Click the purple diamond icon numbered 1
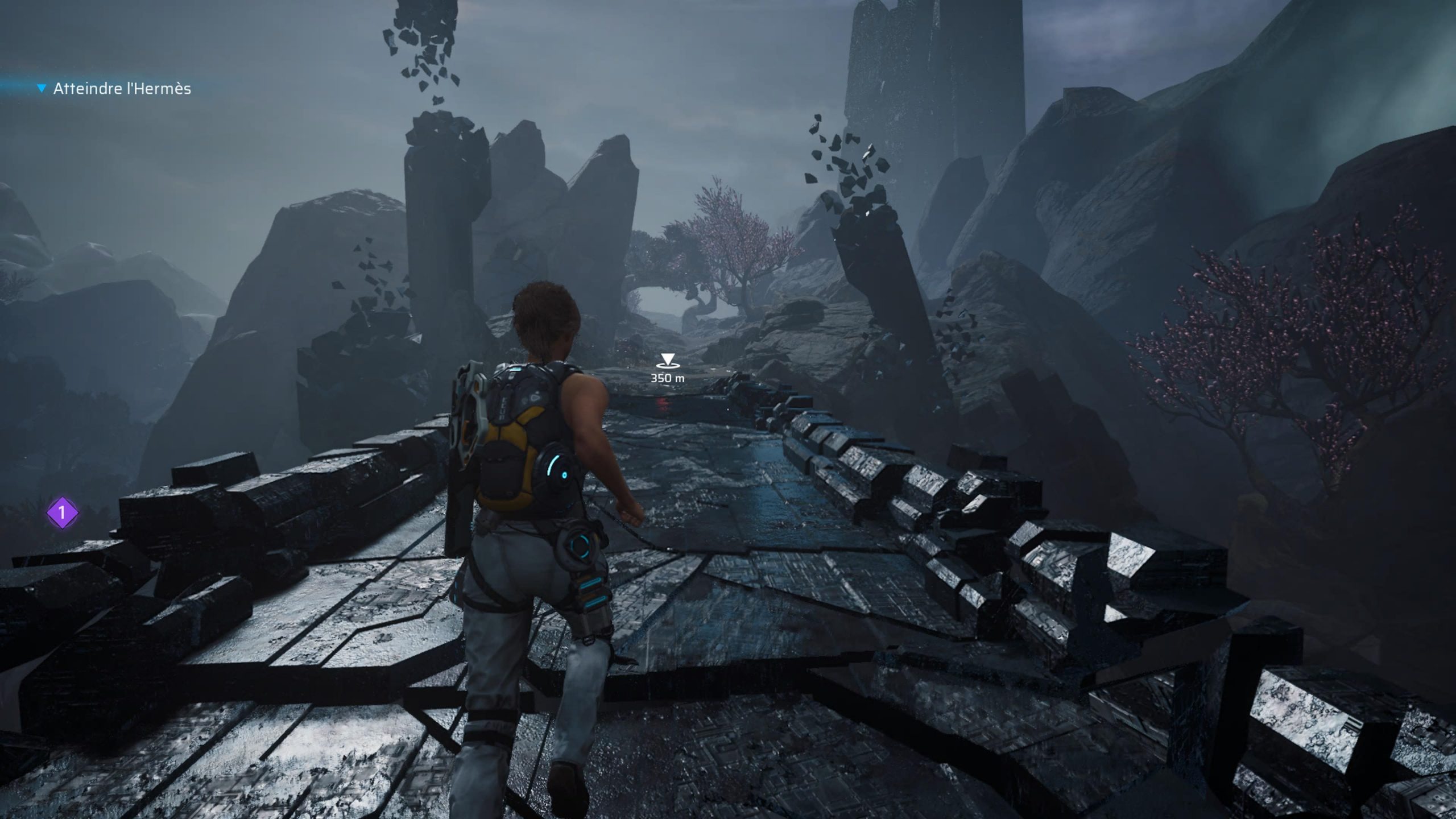The width and height of the screenshot is (1456, 819). [x=63, y=513]
